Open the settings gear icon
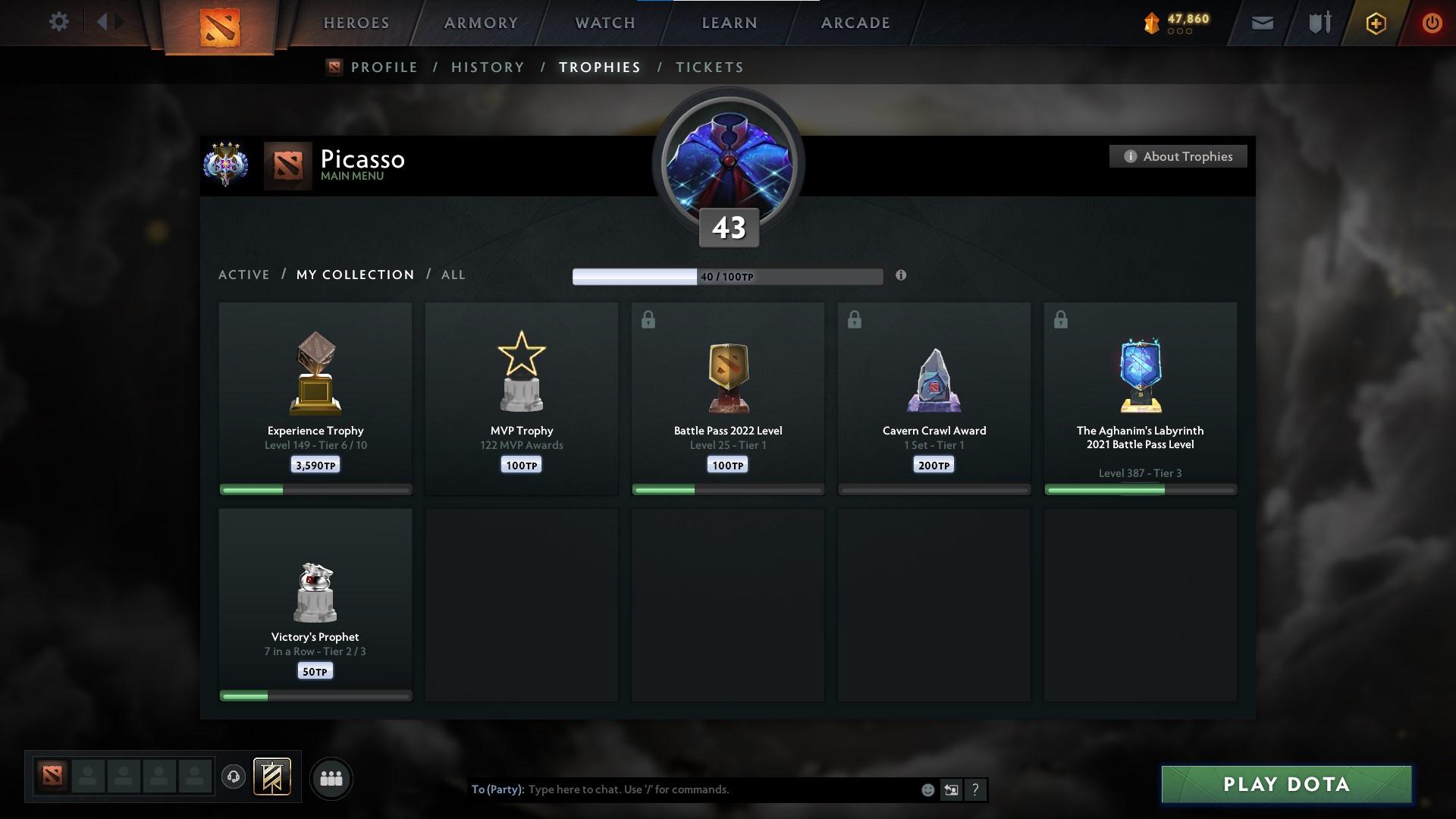Viewport: 1456px width, 819px height. [x=59, y=21]
